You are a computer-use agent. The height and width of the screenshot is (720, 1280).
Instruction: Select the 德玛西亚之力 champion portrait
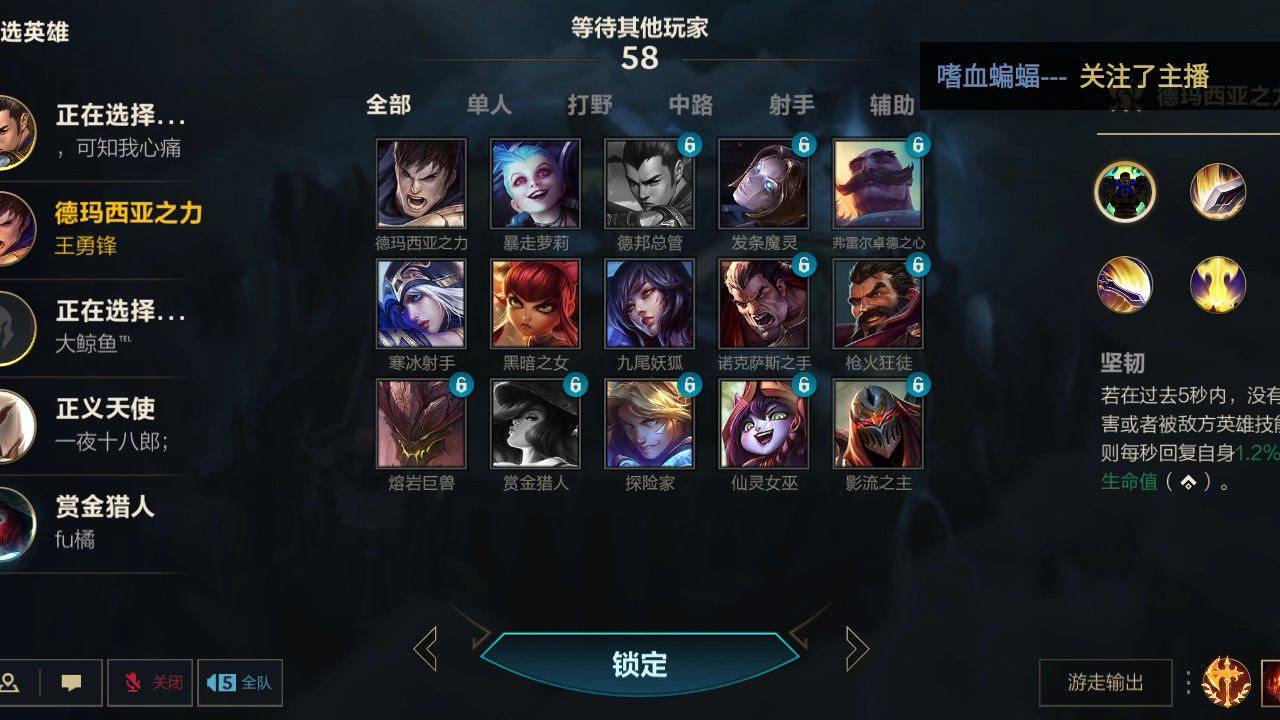pos(417,187)
